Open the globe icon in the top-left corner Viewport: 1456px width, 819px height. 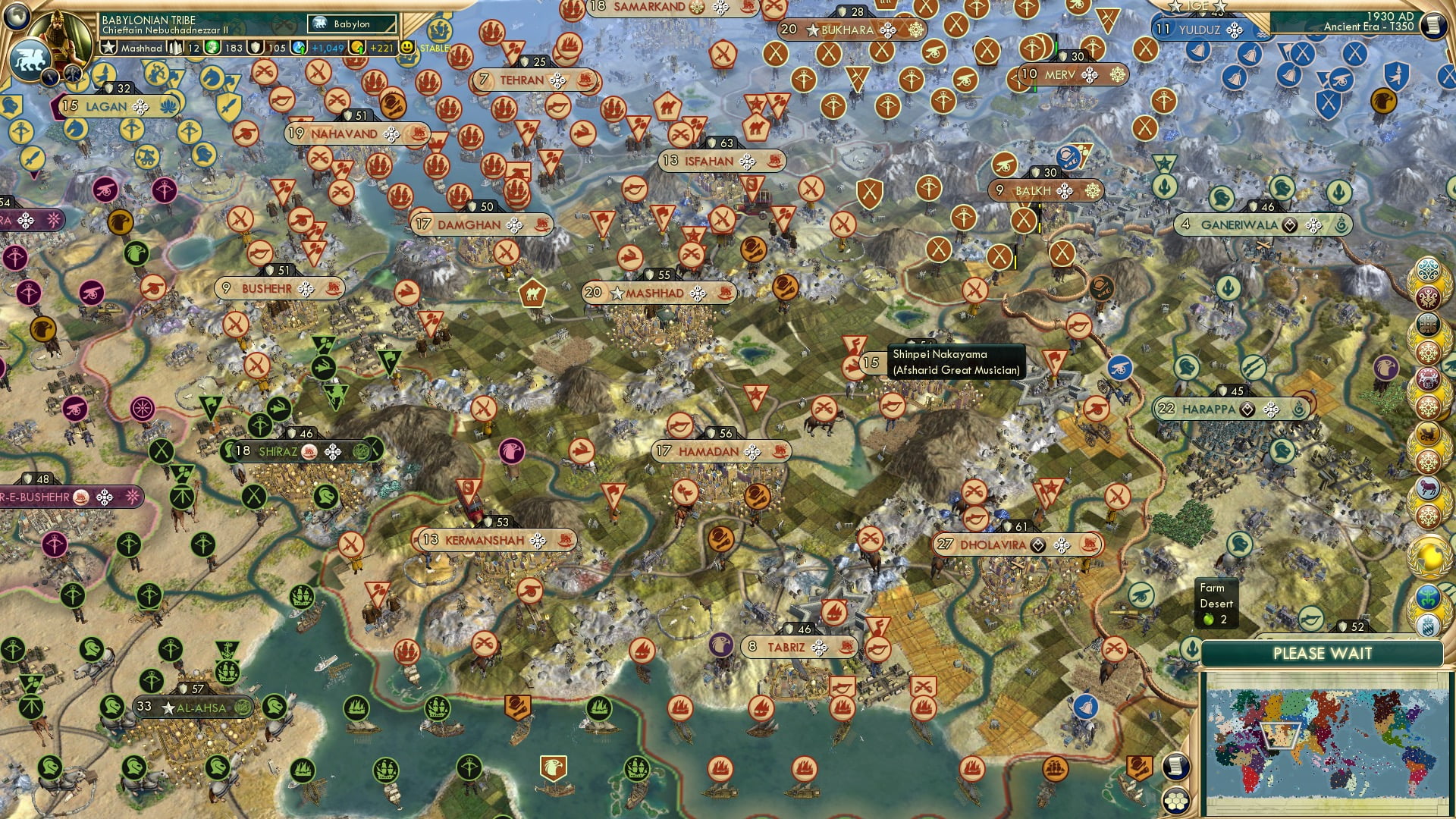[x=16, y=14]
